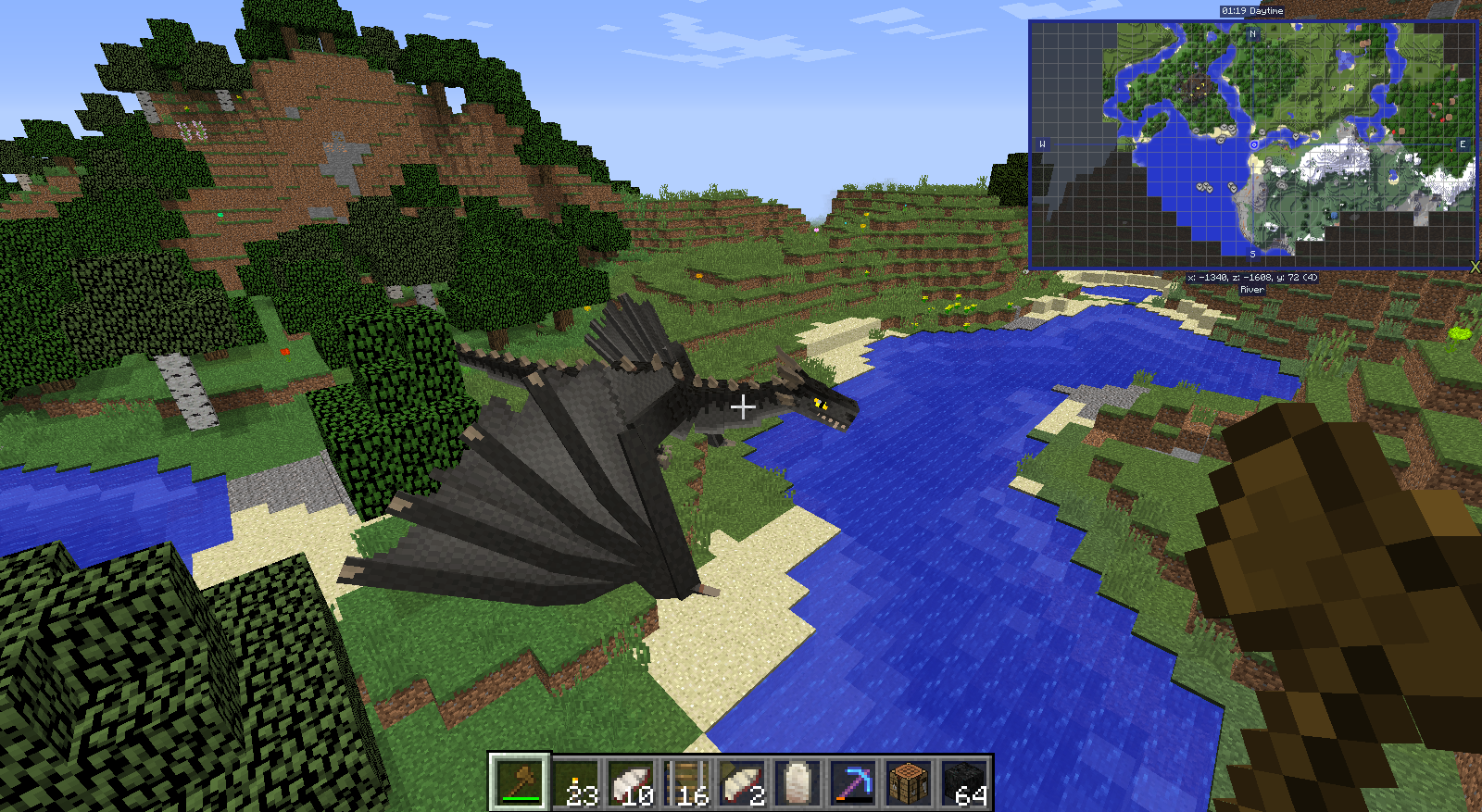Click the E marker on the map edge
Viewport: 1482px width, 812px height.
pos(1462,144)
